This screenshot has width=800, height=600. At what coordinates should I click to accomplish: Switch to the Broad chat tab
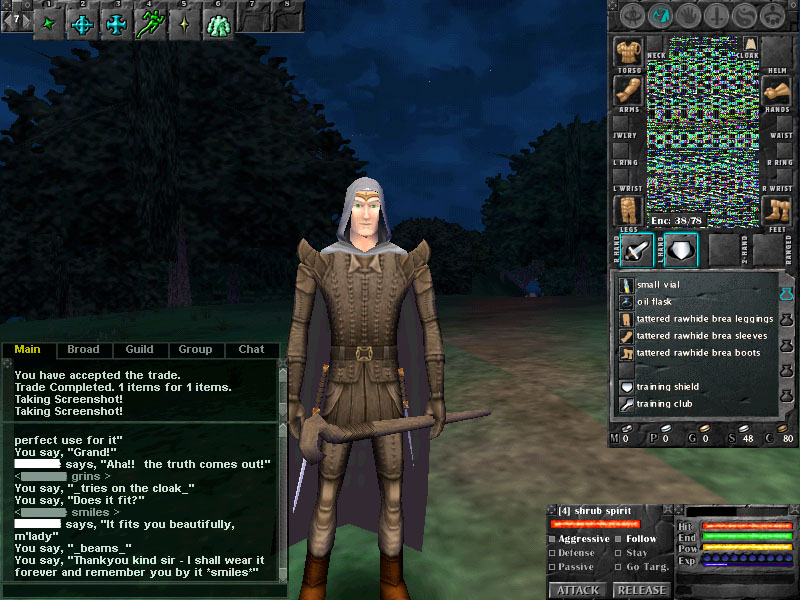coord(83,350)
